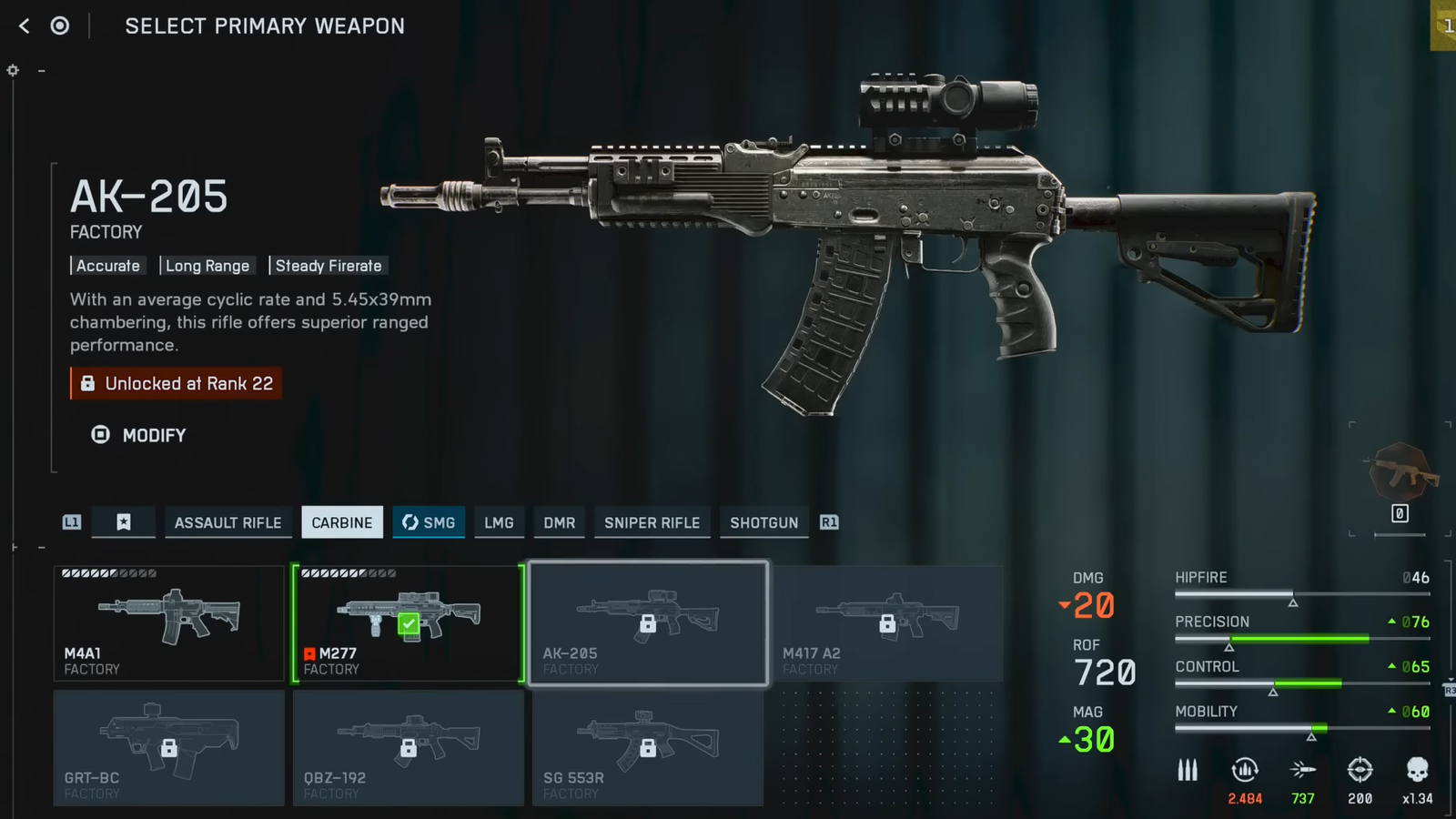Open the favorites star tab

click(x=124, y=522)
